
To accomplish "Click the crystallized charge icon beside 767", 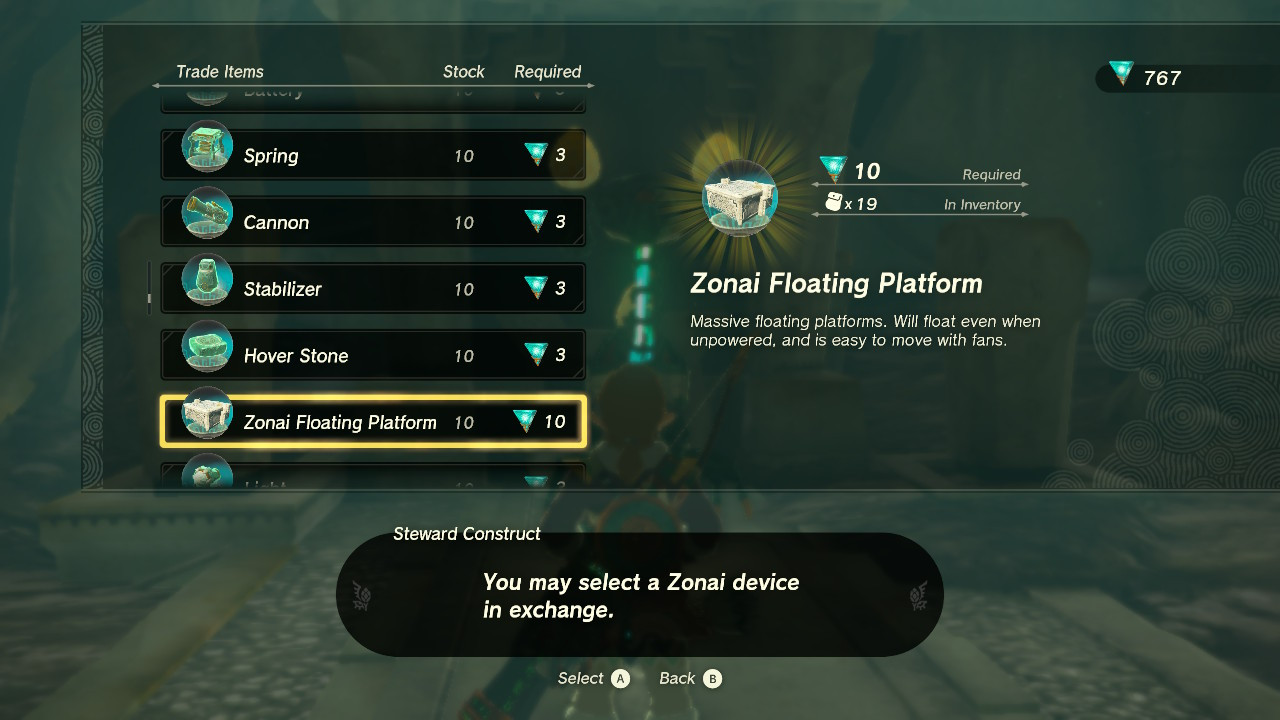I will click(x=1120, y=72).
